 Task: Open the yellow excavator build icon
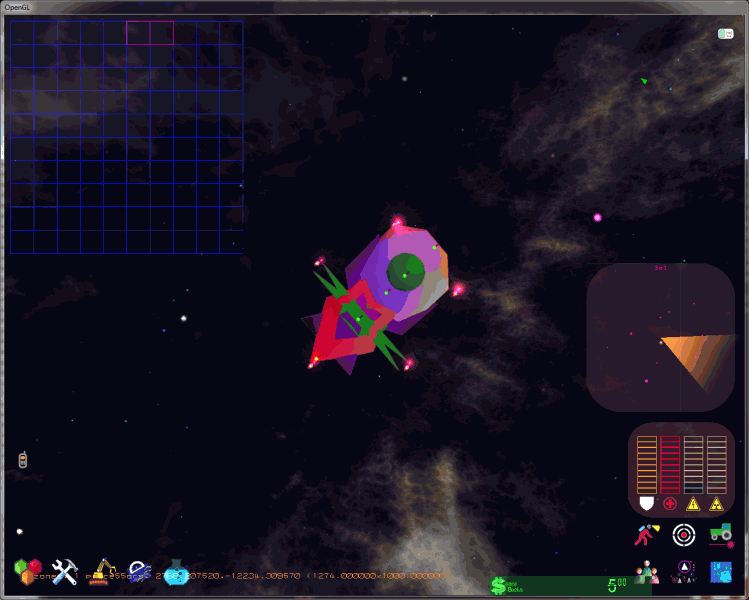pyautogui.click(x=102, y=571)
